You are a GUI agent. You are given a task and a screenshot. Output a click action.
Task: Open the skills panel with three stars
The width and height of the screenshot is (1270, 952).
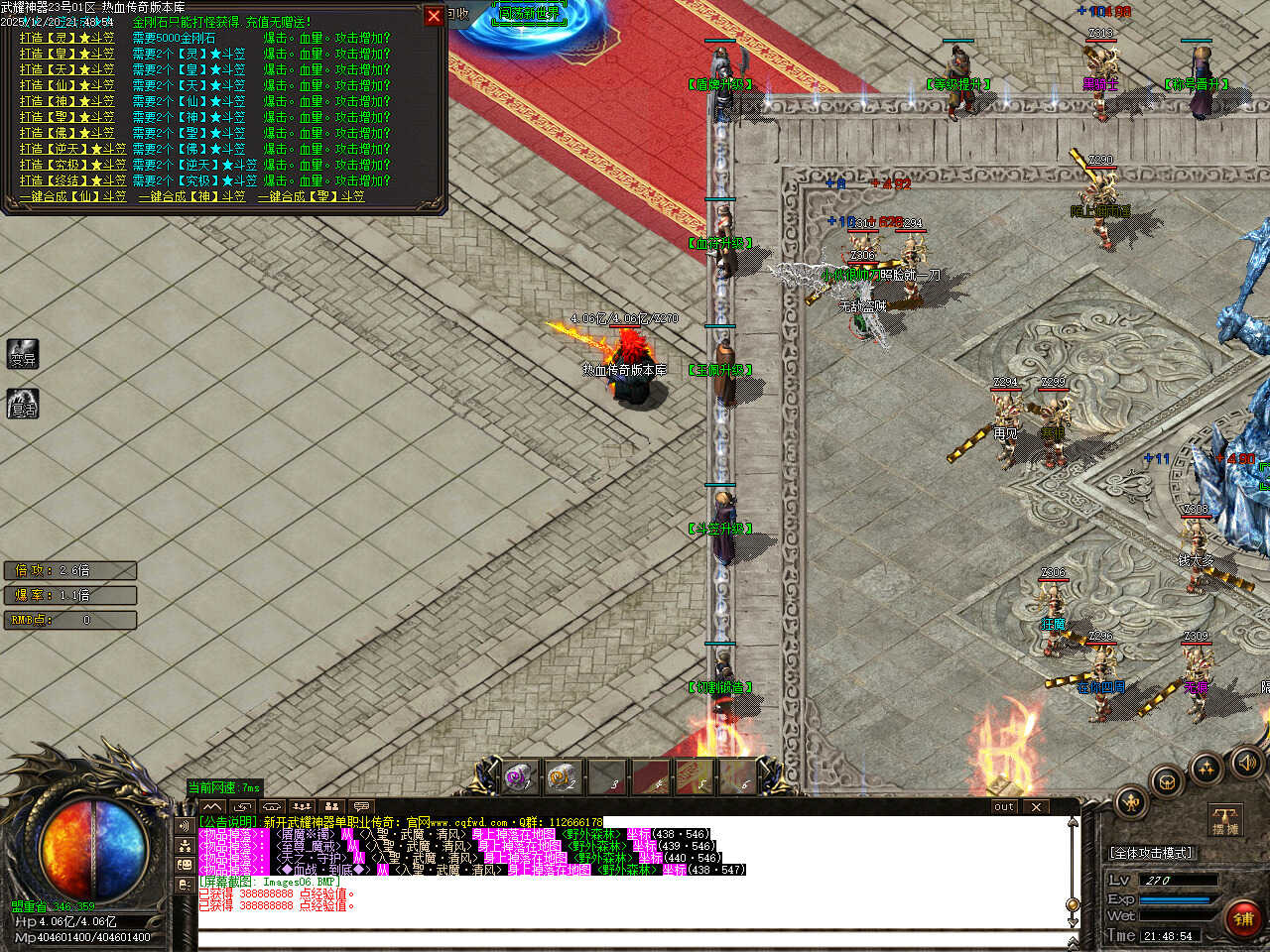pyautogui.click(x=1206, y=768)
